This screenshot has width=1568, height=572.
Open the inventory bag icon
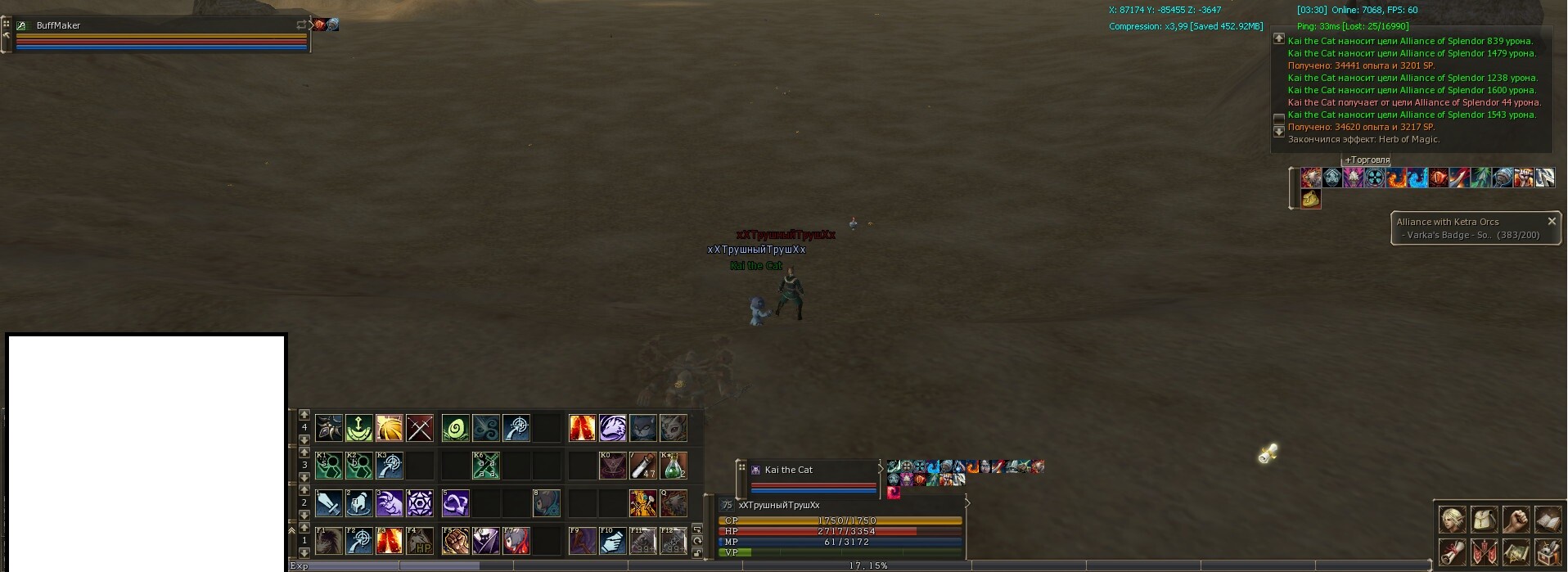coord(1485,520)
